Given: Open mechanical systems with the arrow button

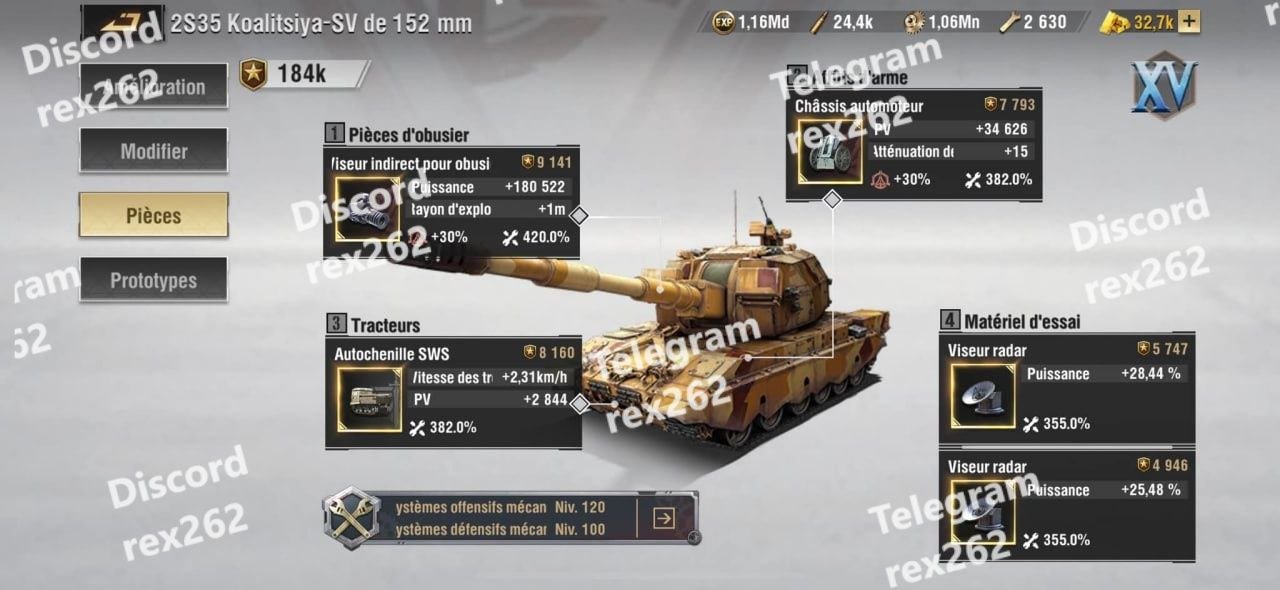Looking at the screenshot, I should point(663,518).
